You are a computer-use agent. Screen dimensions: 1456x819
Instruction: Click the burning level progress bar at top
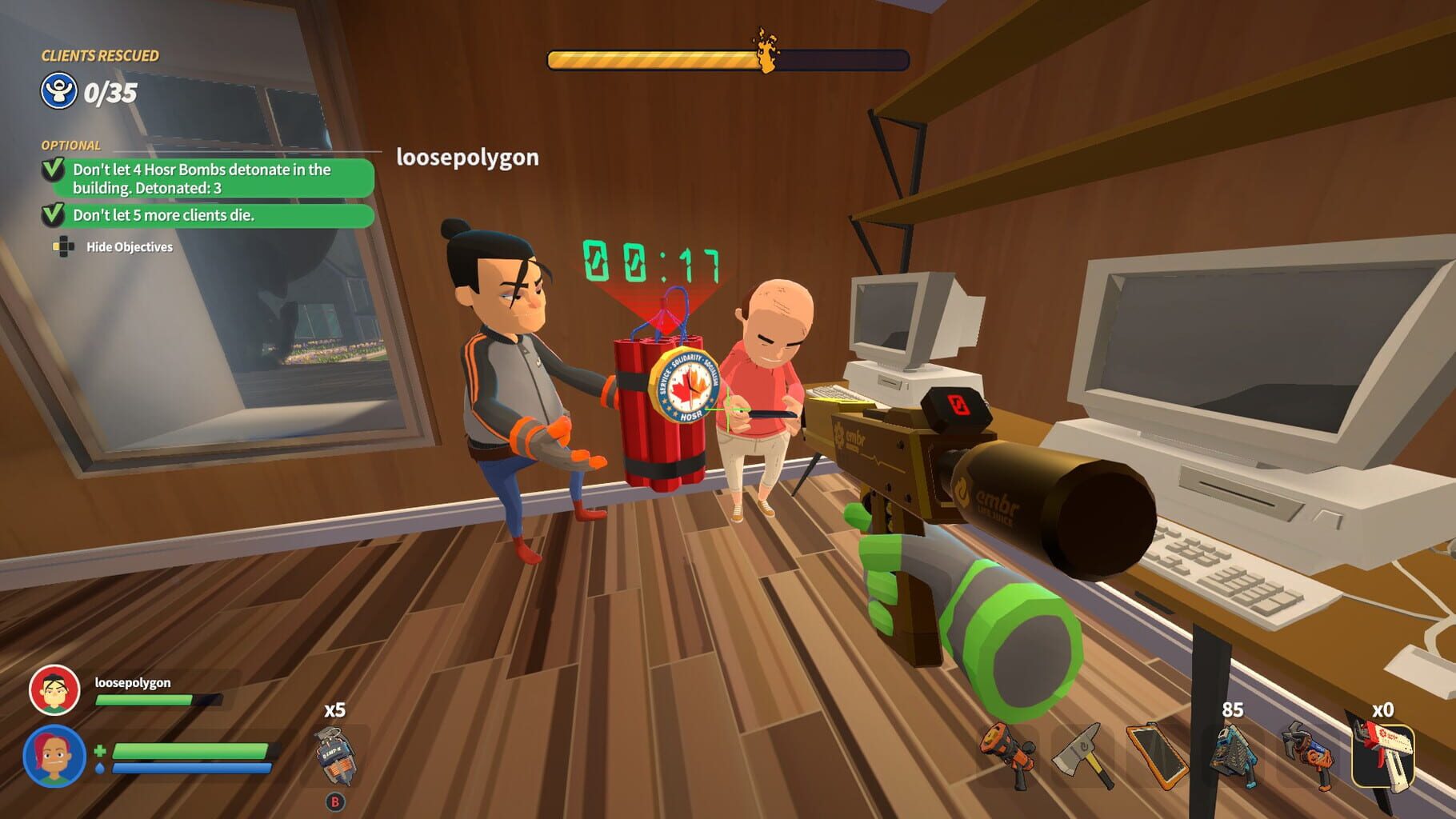[724, 57]
